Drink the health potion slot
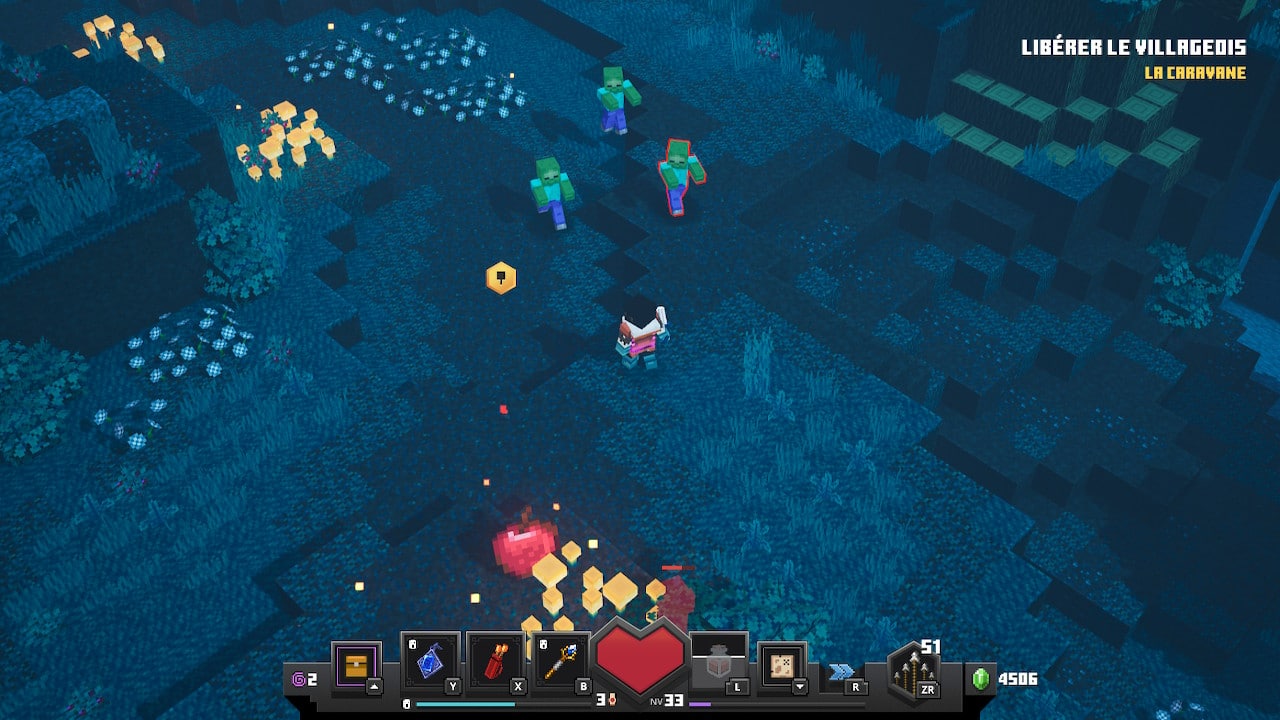 click(718, 661)
